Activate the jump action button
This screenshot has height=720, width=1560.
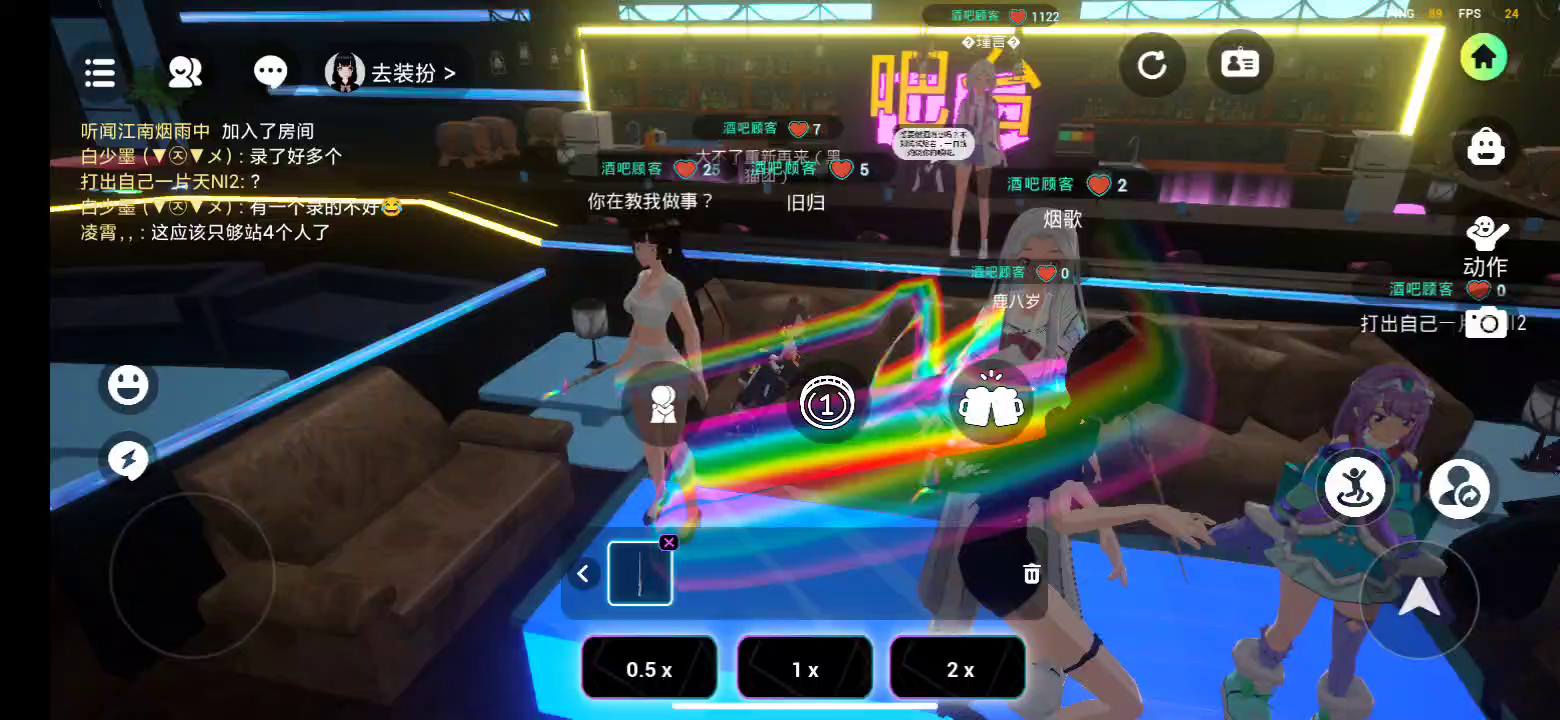pyautogui.click(x=1355, y=487)
